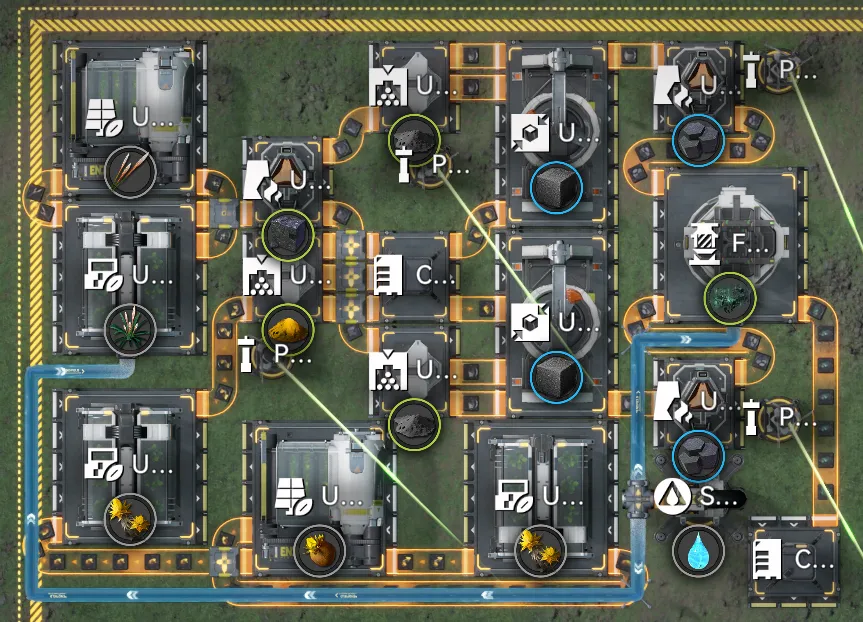Select the yellow ore nugget product icon
This screenshot has height=622, width=863.
[x=287, y=327]
